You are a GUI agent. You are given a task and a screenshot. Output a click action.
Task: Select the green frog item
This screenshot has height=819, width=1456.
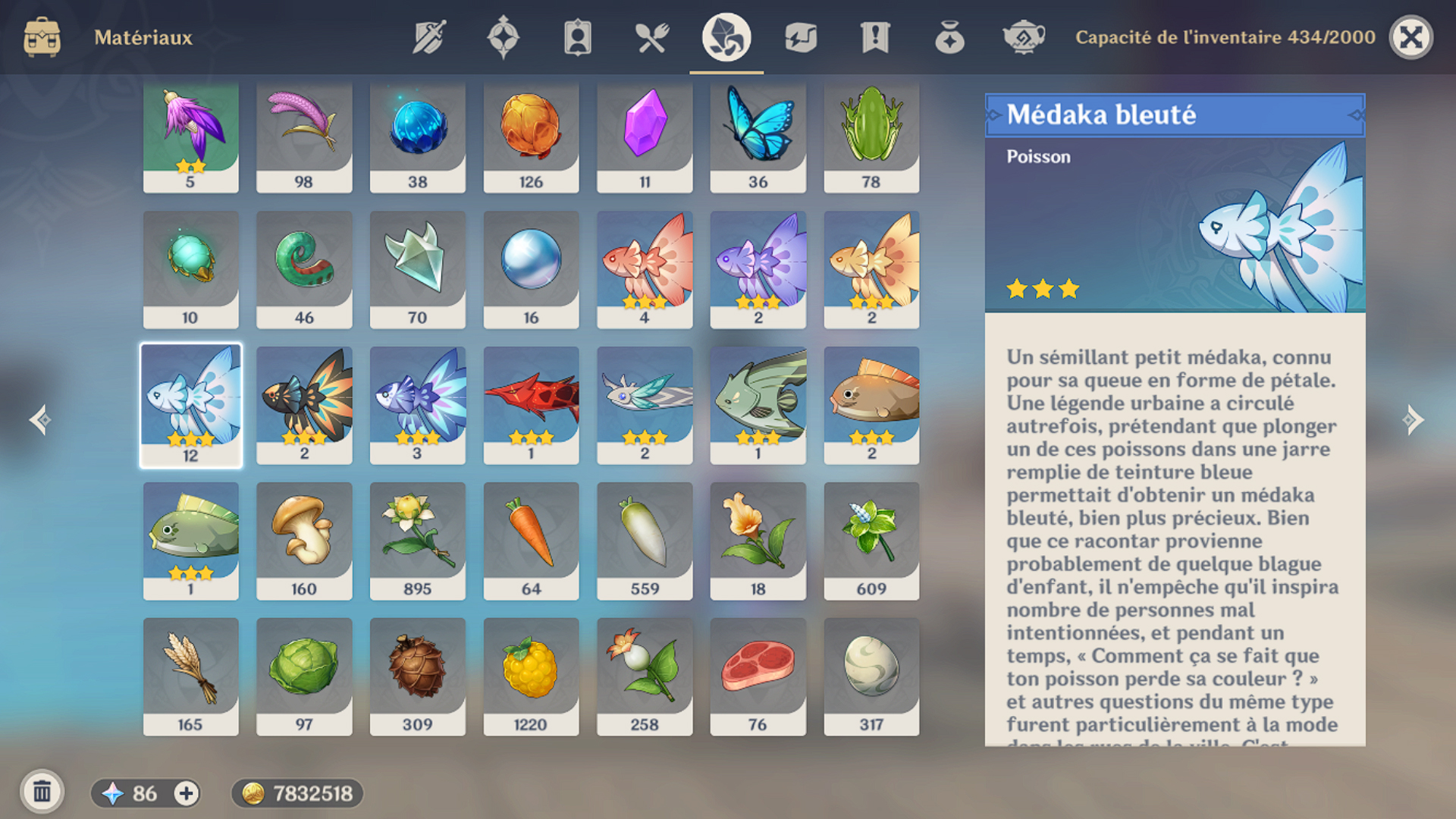pyautogui.click(x=871, y=136)
